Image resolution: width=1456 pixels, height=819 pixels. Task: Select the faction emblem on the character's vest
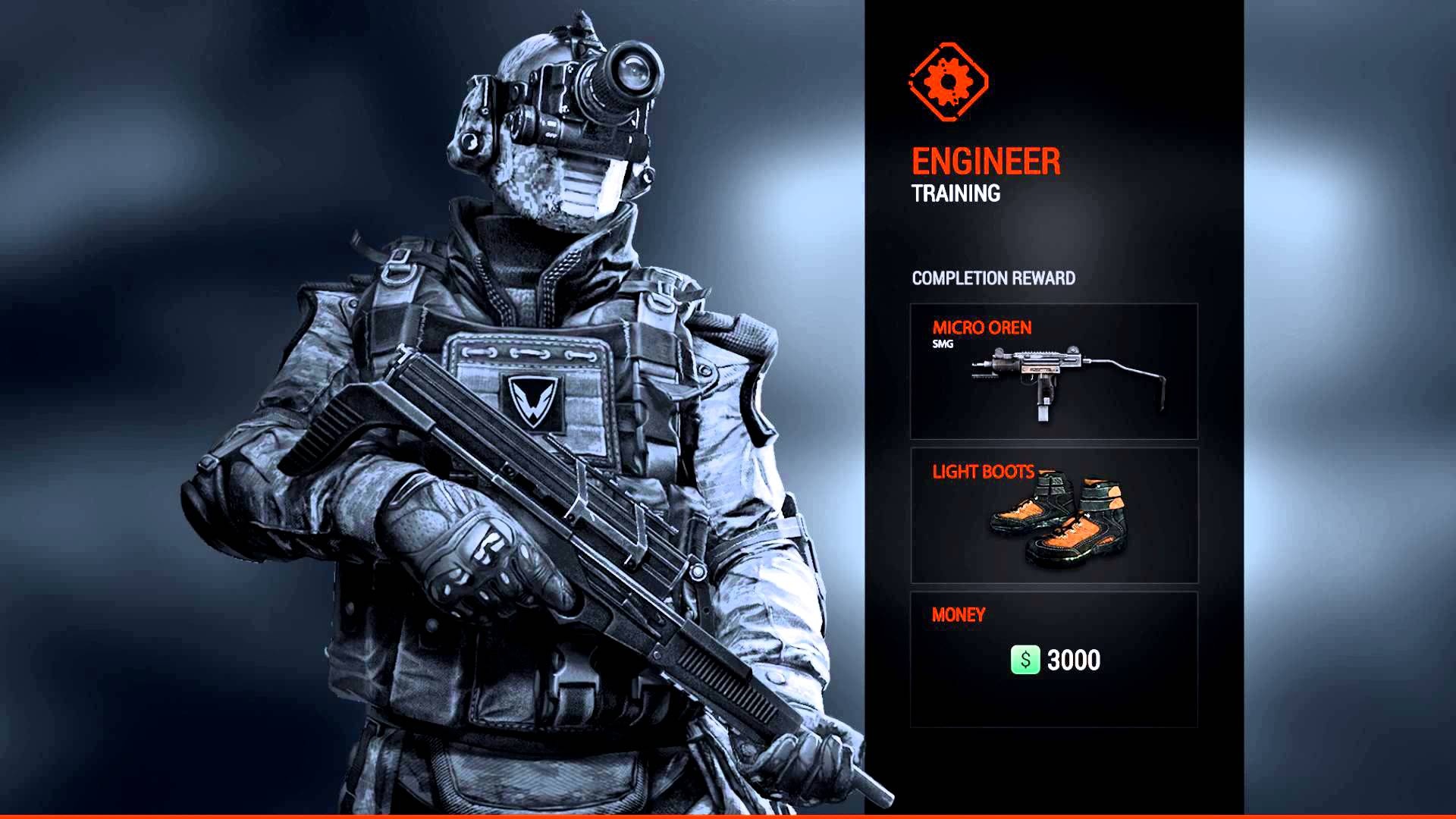(x=531, y=402)
